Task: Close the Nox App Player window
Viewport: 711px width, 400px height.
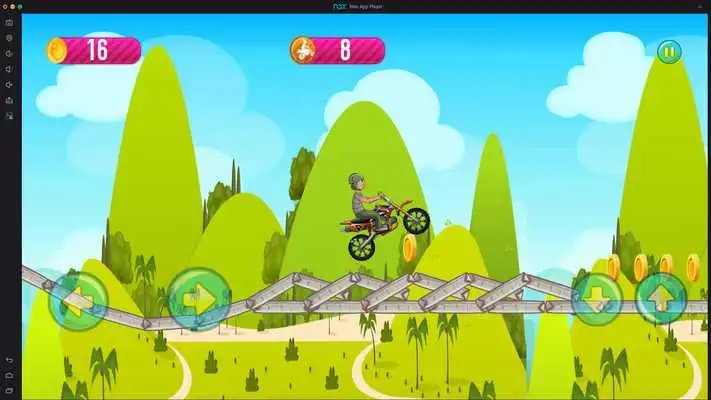Action: click(5, 6)
